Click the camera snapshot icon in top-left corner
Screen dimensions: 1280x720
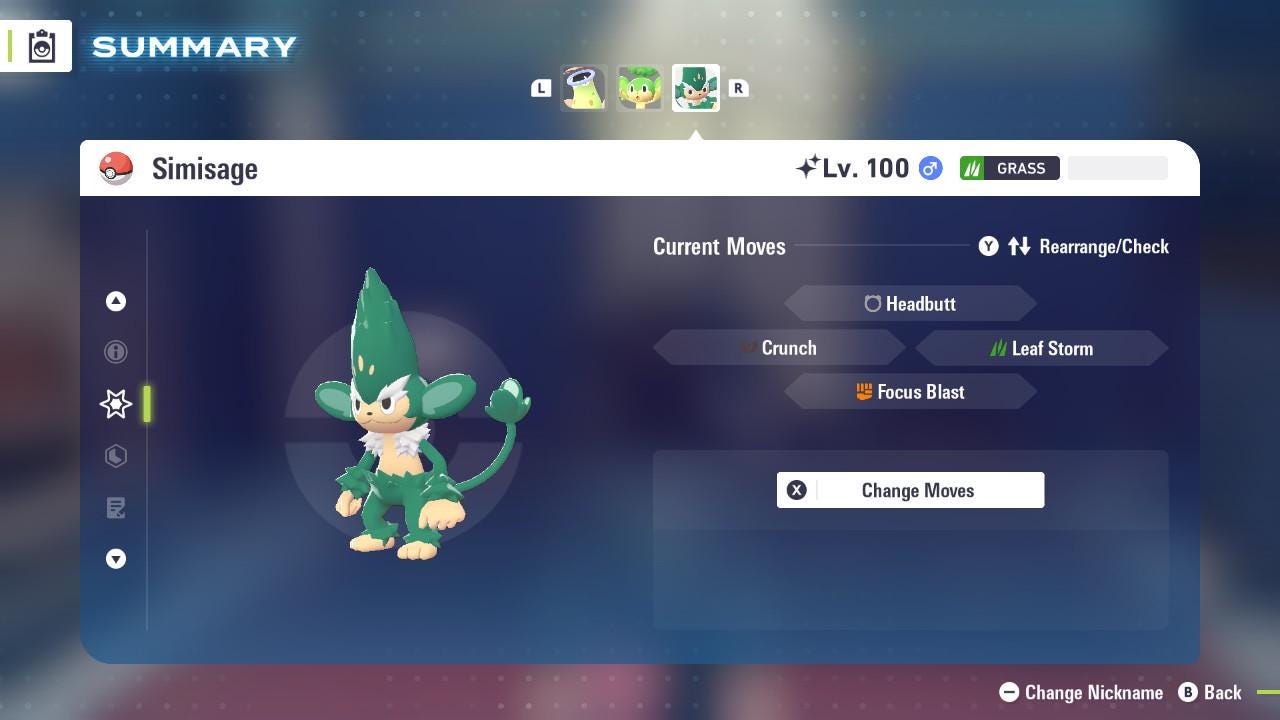(40, 45)
